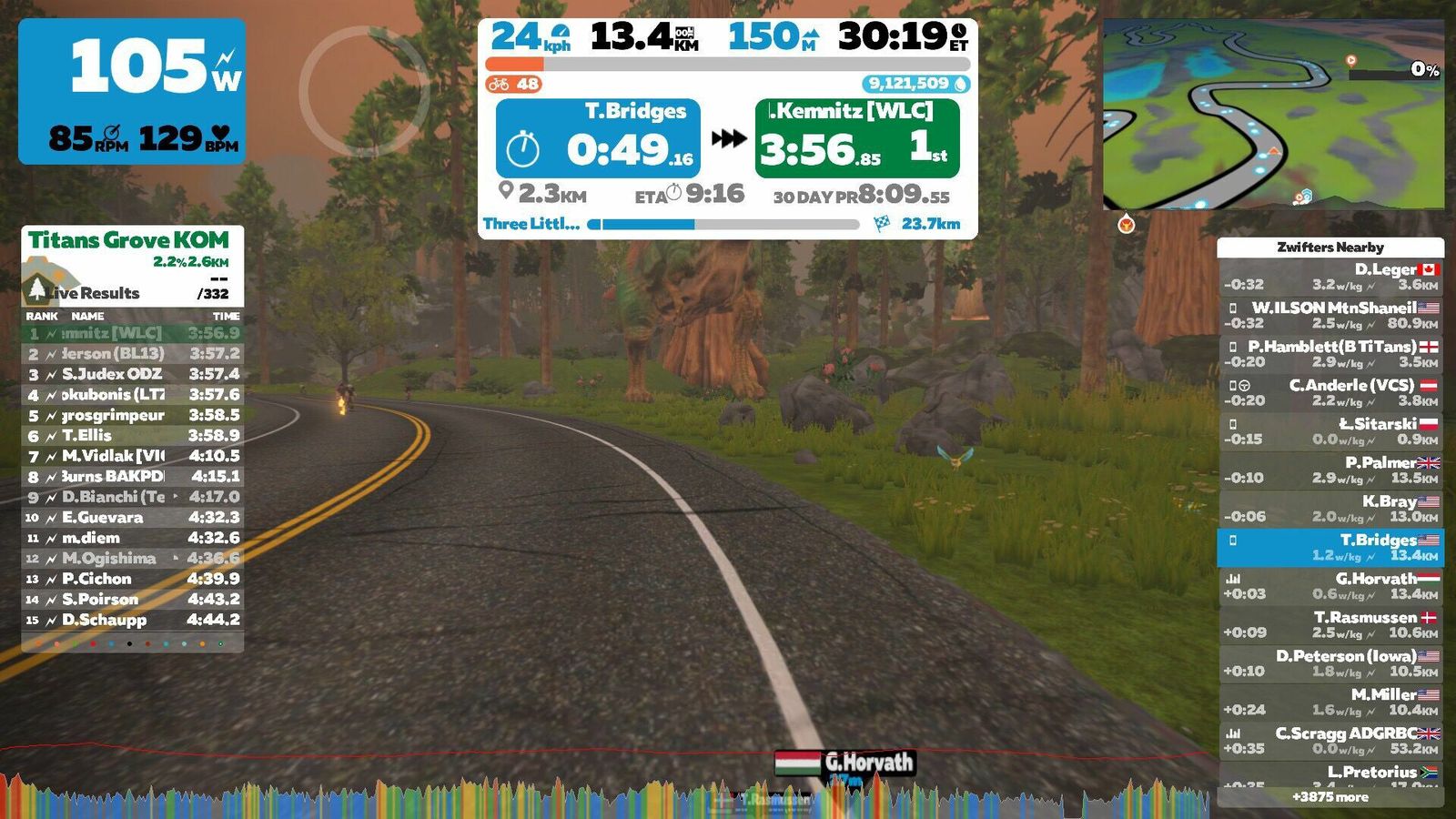Choose W.ILSON MtnShaneil from the nearby list
Viewport: 1456px width, 819px height.
tap(1330, 315)
